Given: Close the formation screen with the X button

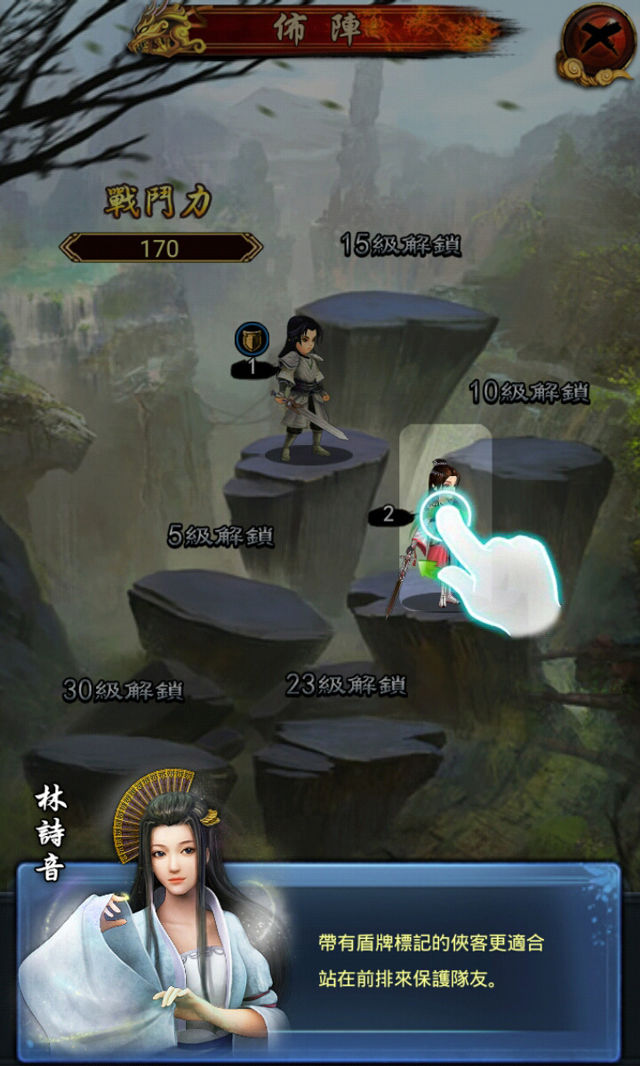Looking at the screenshot, I should click(x=598, y=42).
